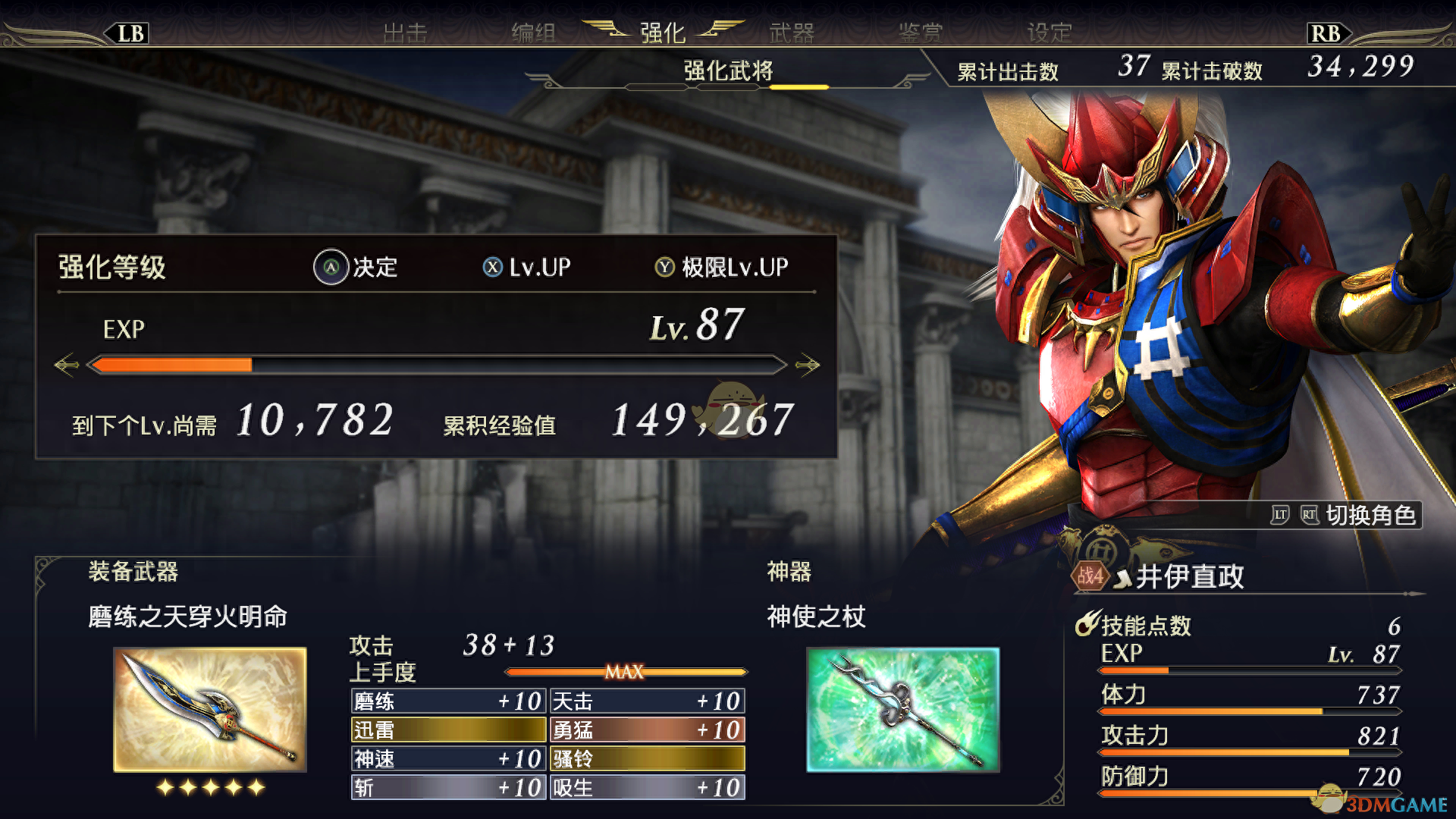Click the 切换角色 character switch label

pos(1370,516)
